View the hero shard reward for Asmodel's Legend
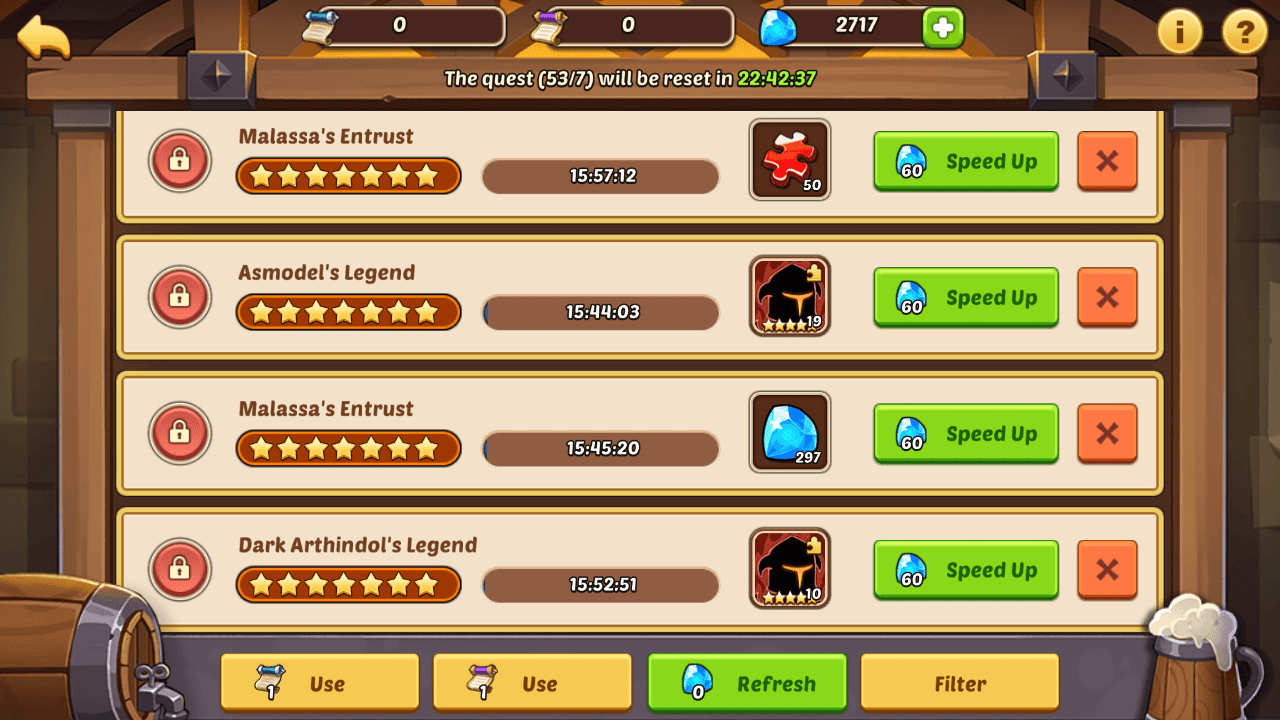Screen dimensions: 1280x720 789,297
